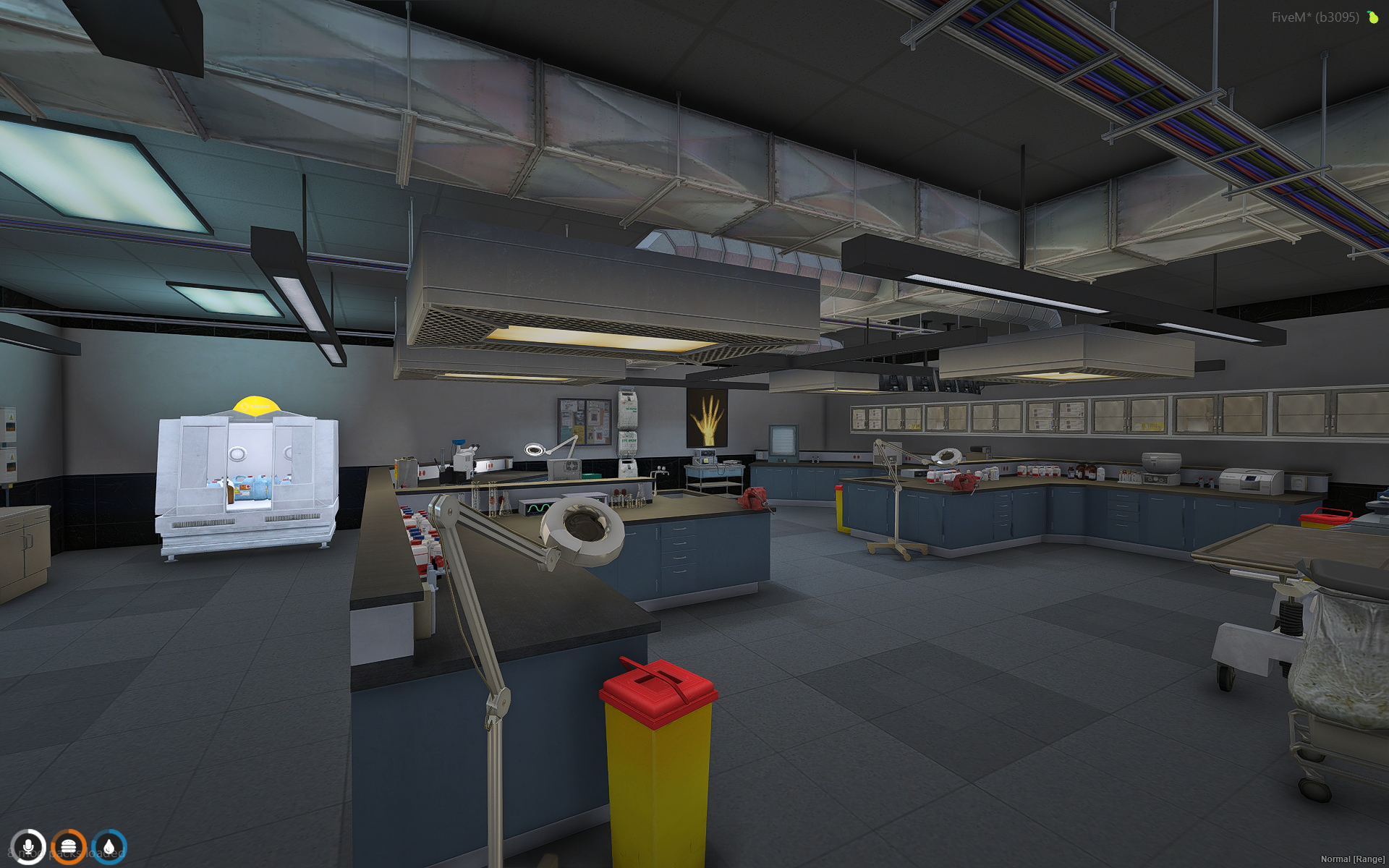Screen dimensions: 1389x868
Task: Click the water drop thirst icon
Action: 109,846
